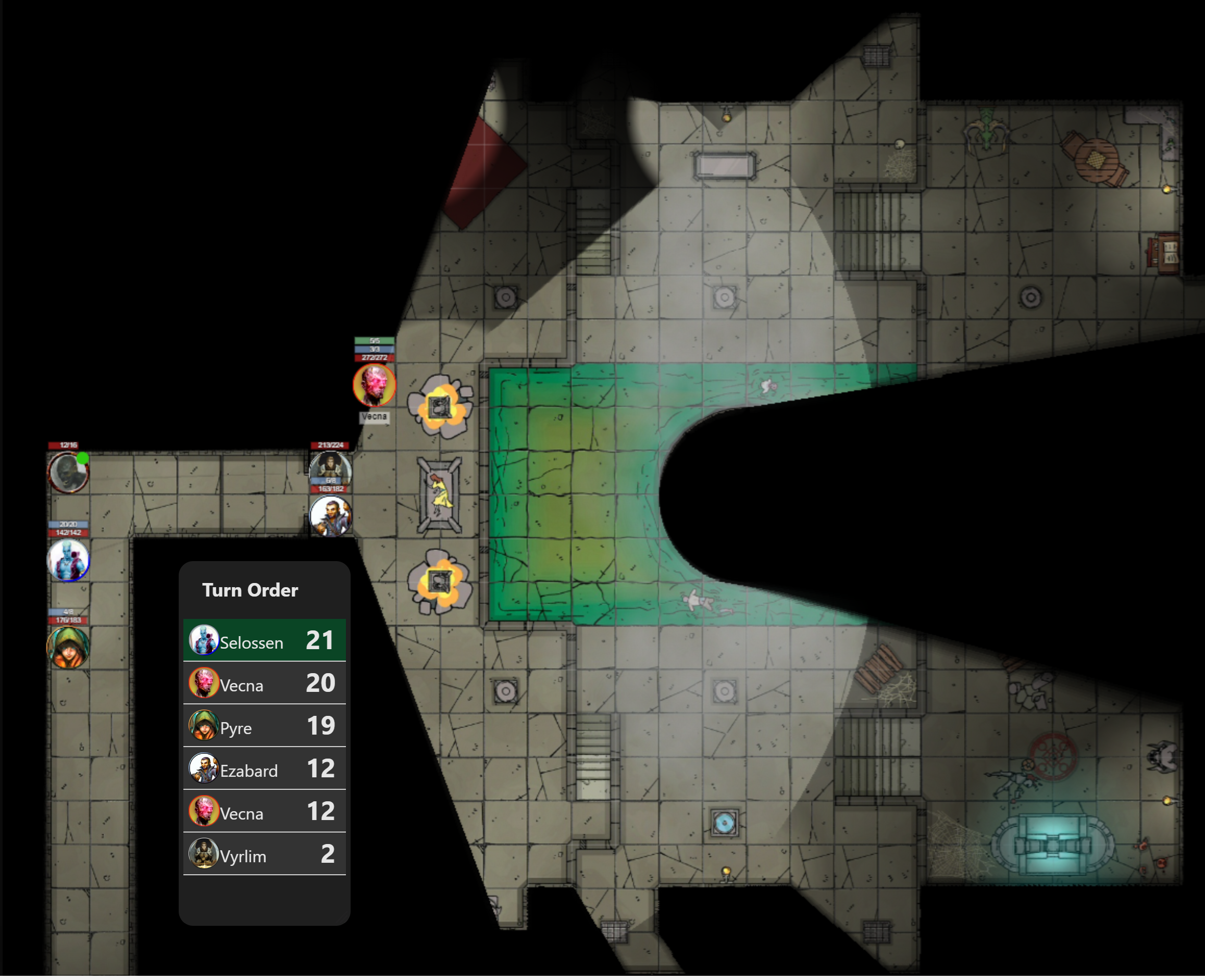Choose Pyre in the Turn Order list

[x=264, y=726]
